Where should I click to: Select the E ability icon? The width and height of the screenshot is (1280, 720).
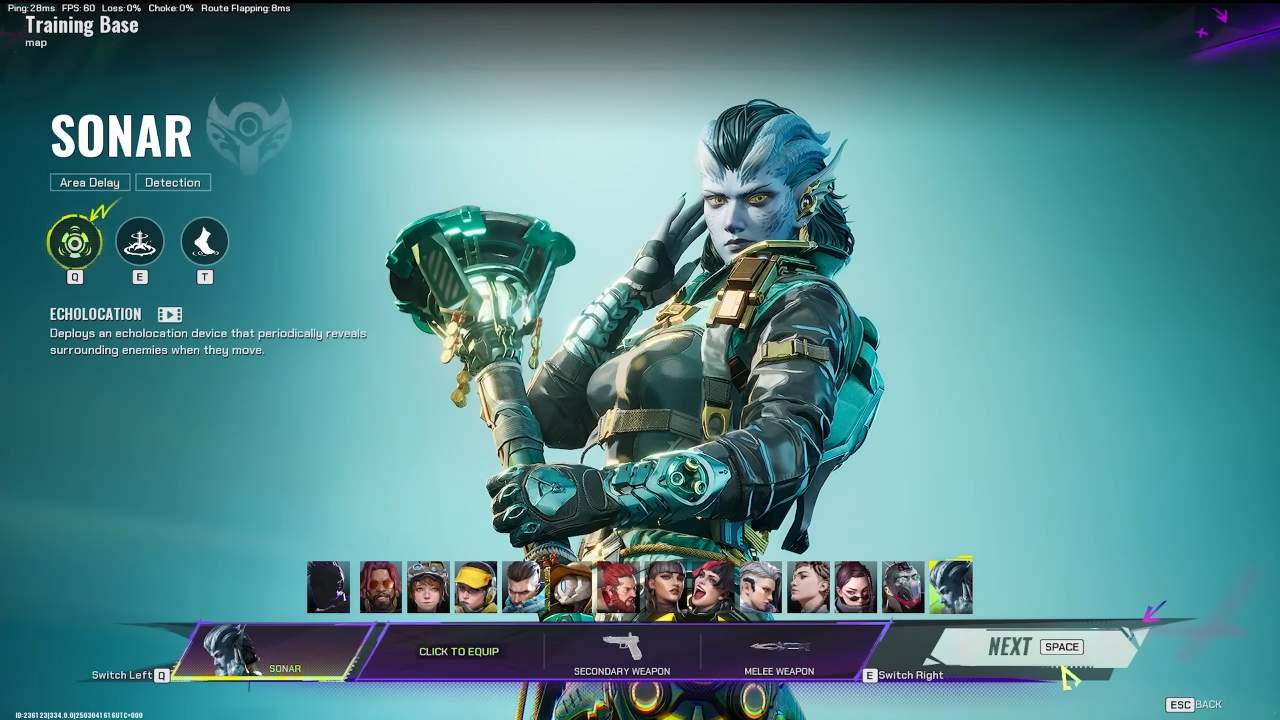point(140,240)
